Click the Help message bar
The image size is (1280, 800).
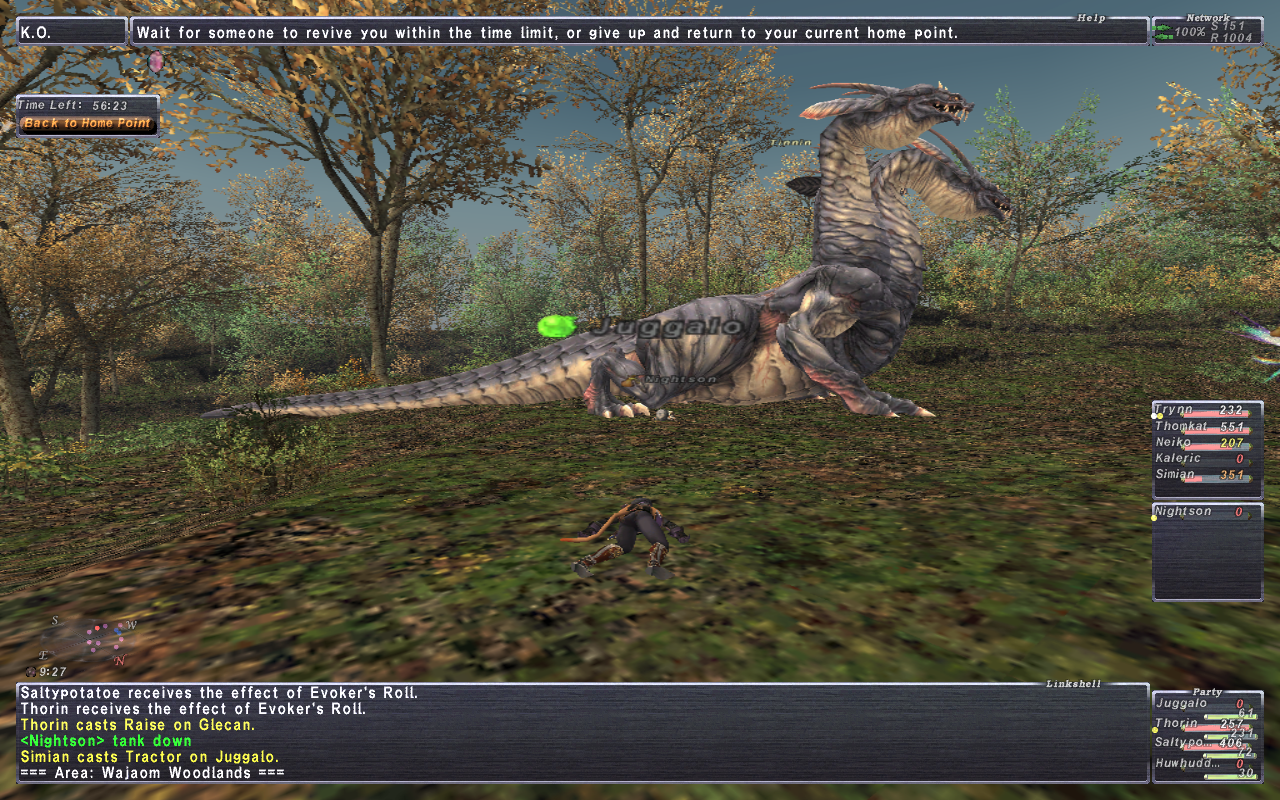[x=640, y=33]
